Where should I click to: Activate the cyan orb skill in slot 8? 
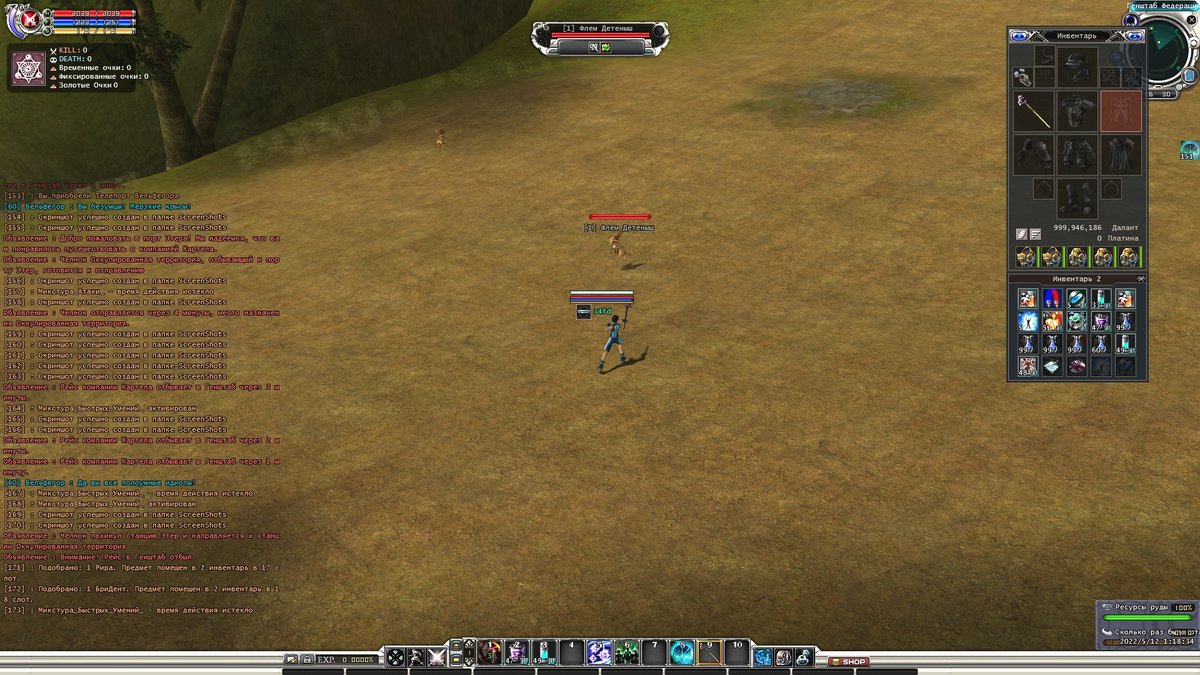click(682, 653)
